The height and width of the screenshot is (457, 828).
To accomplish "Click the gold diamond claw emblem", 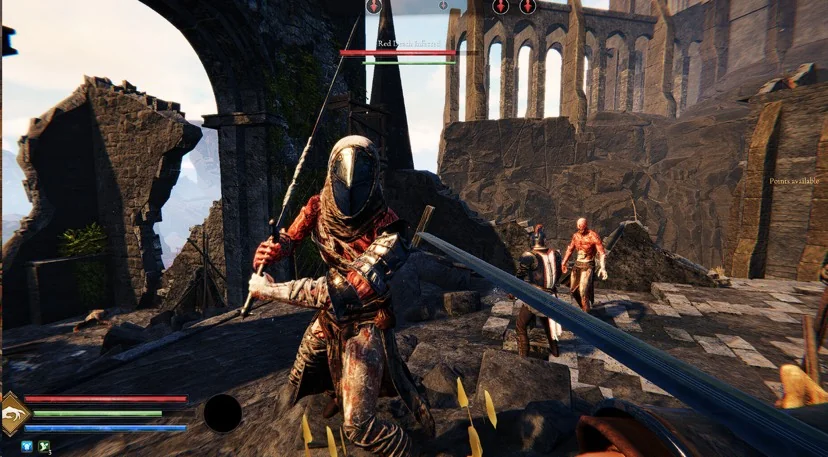I will pyautogui.click(x=13, y=414).
